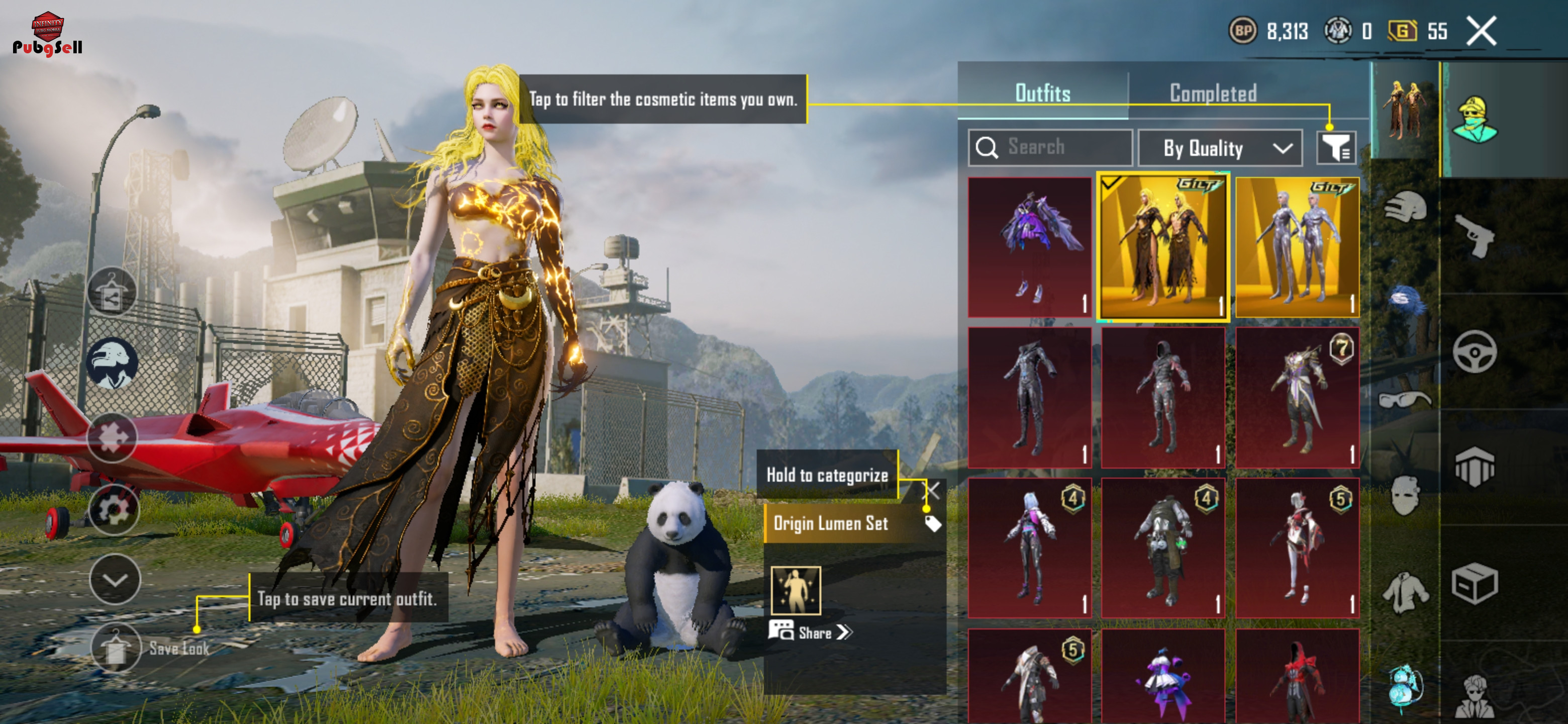Select the outfit with level 7 badge
The width and height of the screenshot is (1568, 724).
click(1297, 397)
